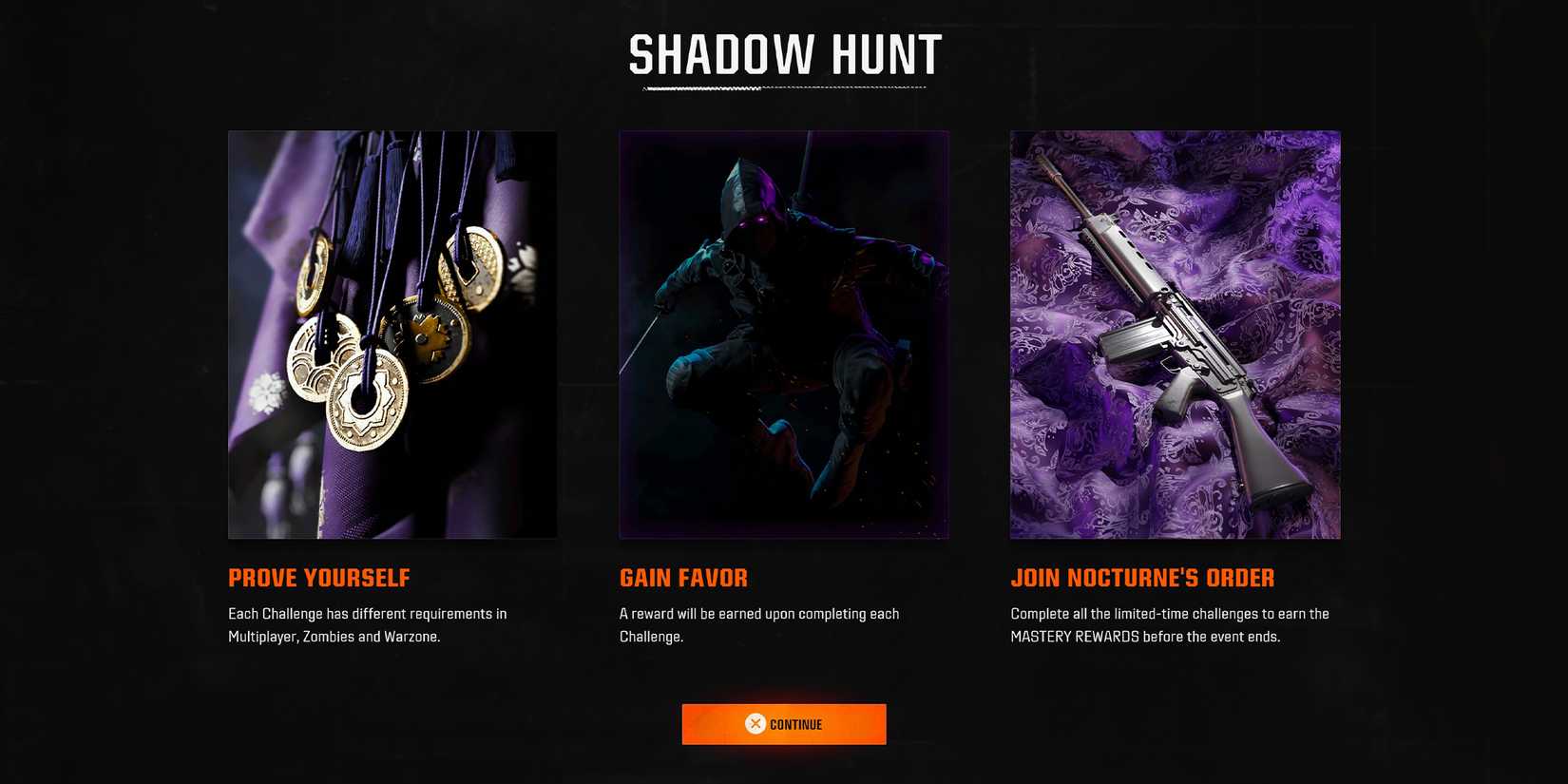Dismiss the event screen via Continue
Screen dimensions: 1568x784
tap(783, 723)
